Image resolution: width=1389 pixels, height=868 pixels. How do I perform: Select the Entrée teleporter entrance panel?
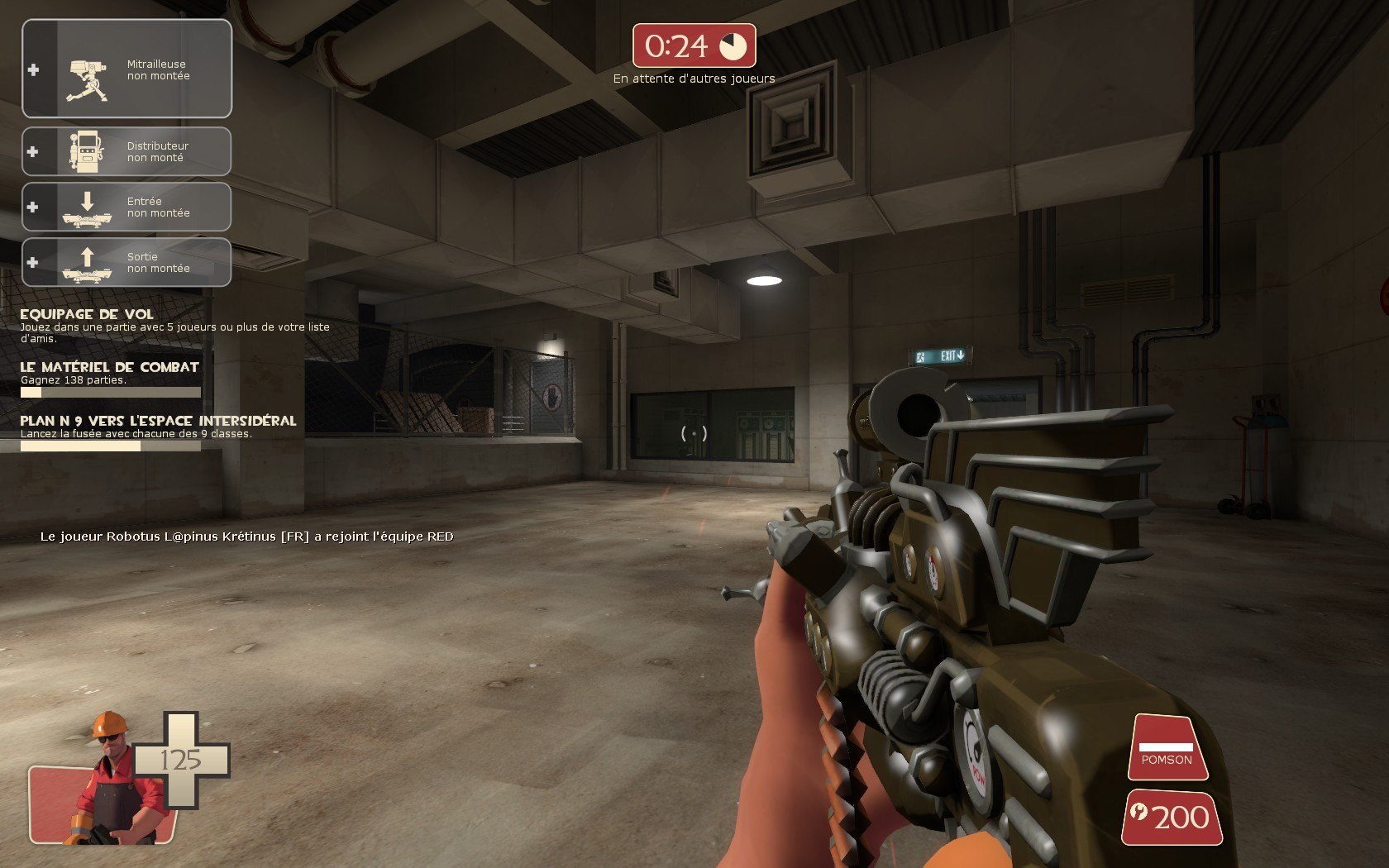coord(126,207)
